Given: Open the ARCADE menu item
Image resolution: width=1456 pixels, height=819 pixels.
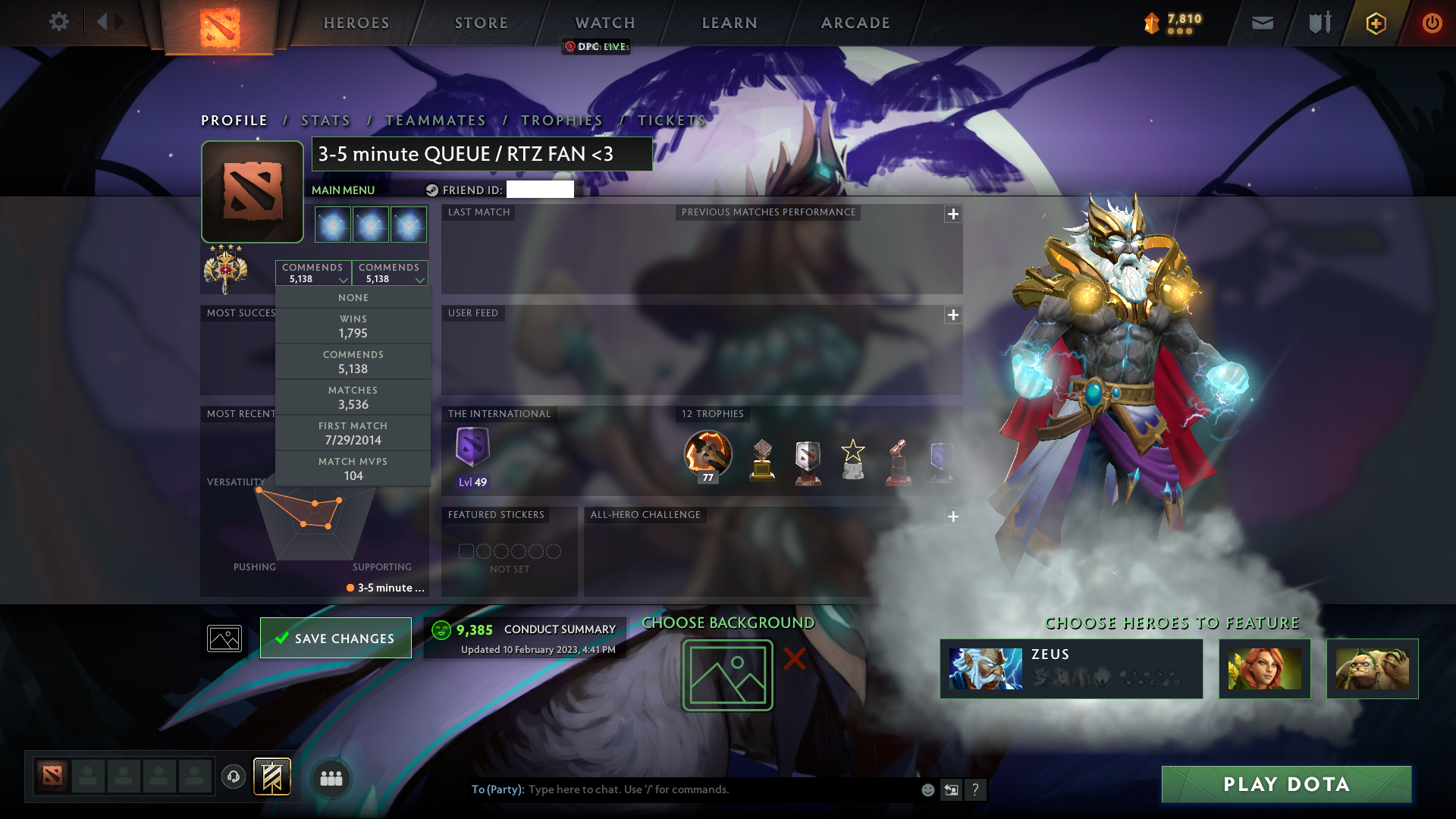Looking at the screenshot, I should (x=855, y=23).
